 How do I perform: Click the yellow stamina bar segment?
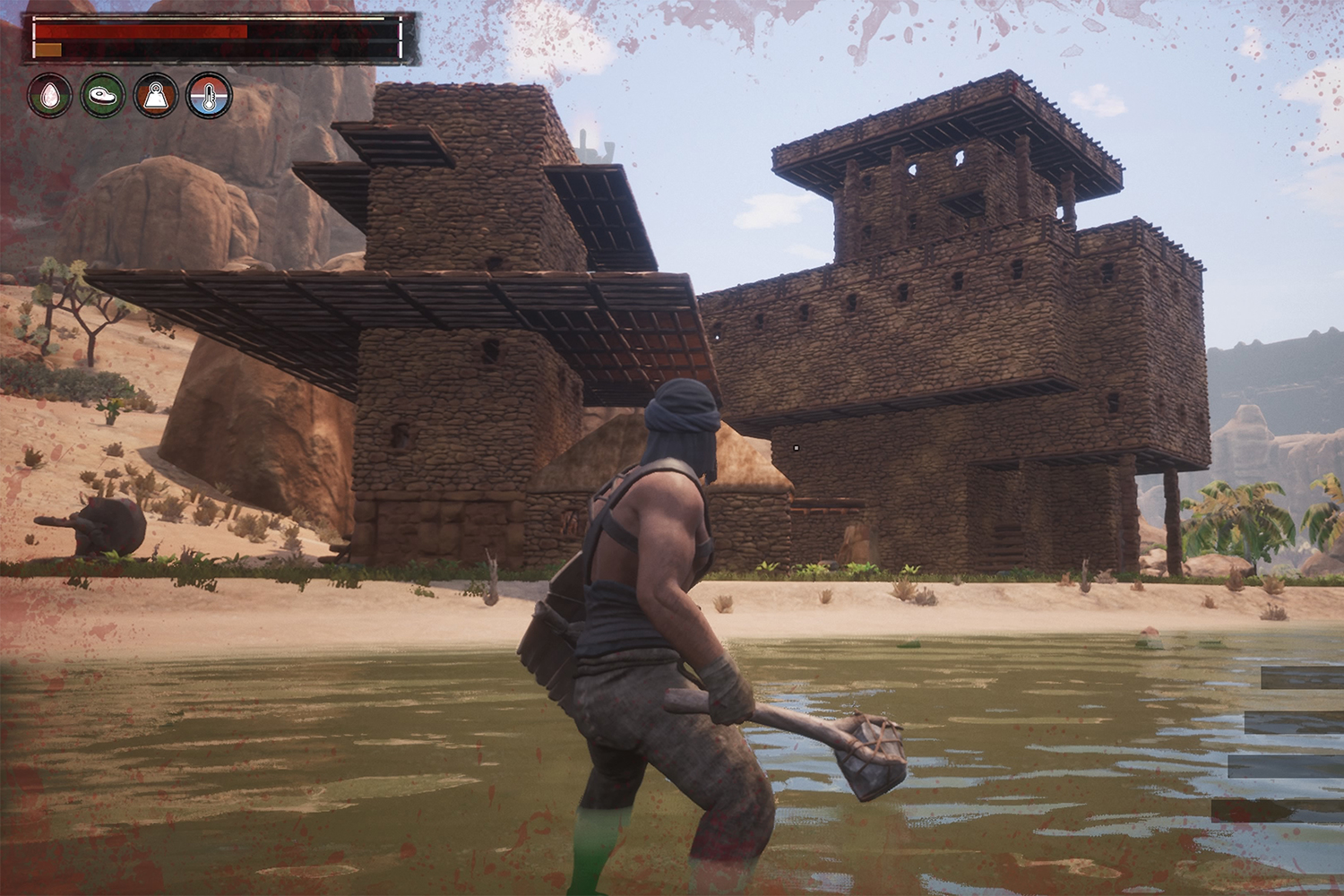tap(47, 49)
